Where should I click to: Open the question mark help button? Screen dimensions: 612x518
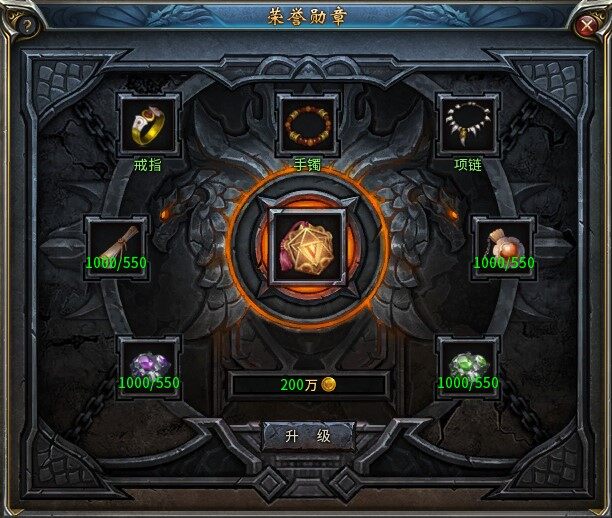coord(26,28)
